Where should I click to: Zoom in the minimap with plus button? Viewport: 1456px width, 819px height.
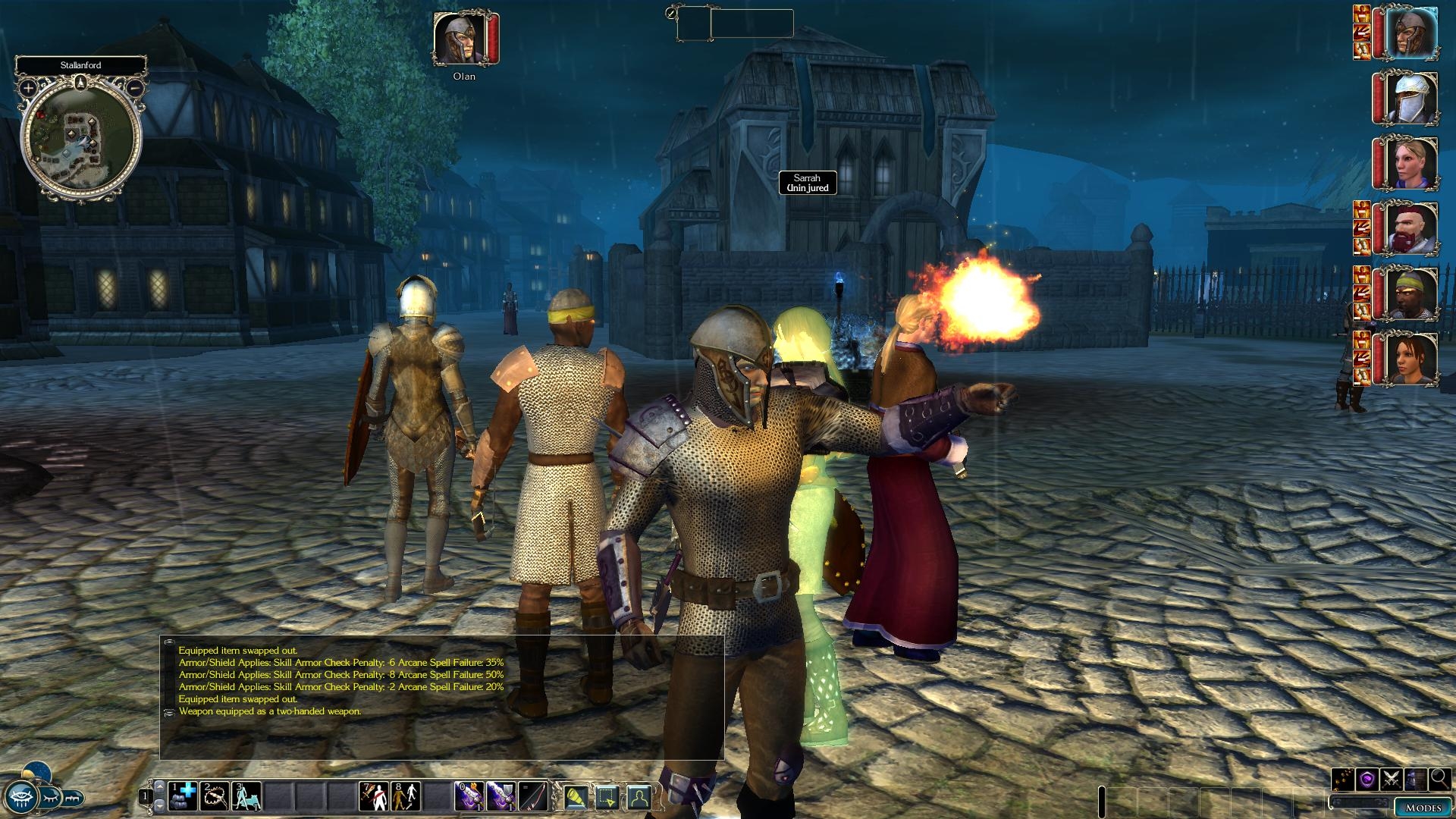point(28,88)
